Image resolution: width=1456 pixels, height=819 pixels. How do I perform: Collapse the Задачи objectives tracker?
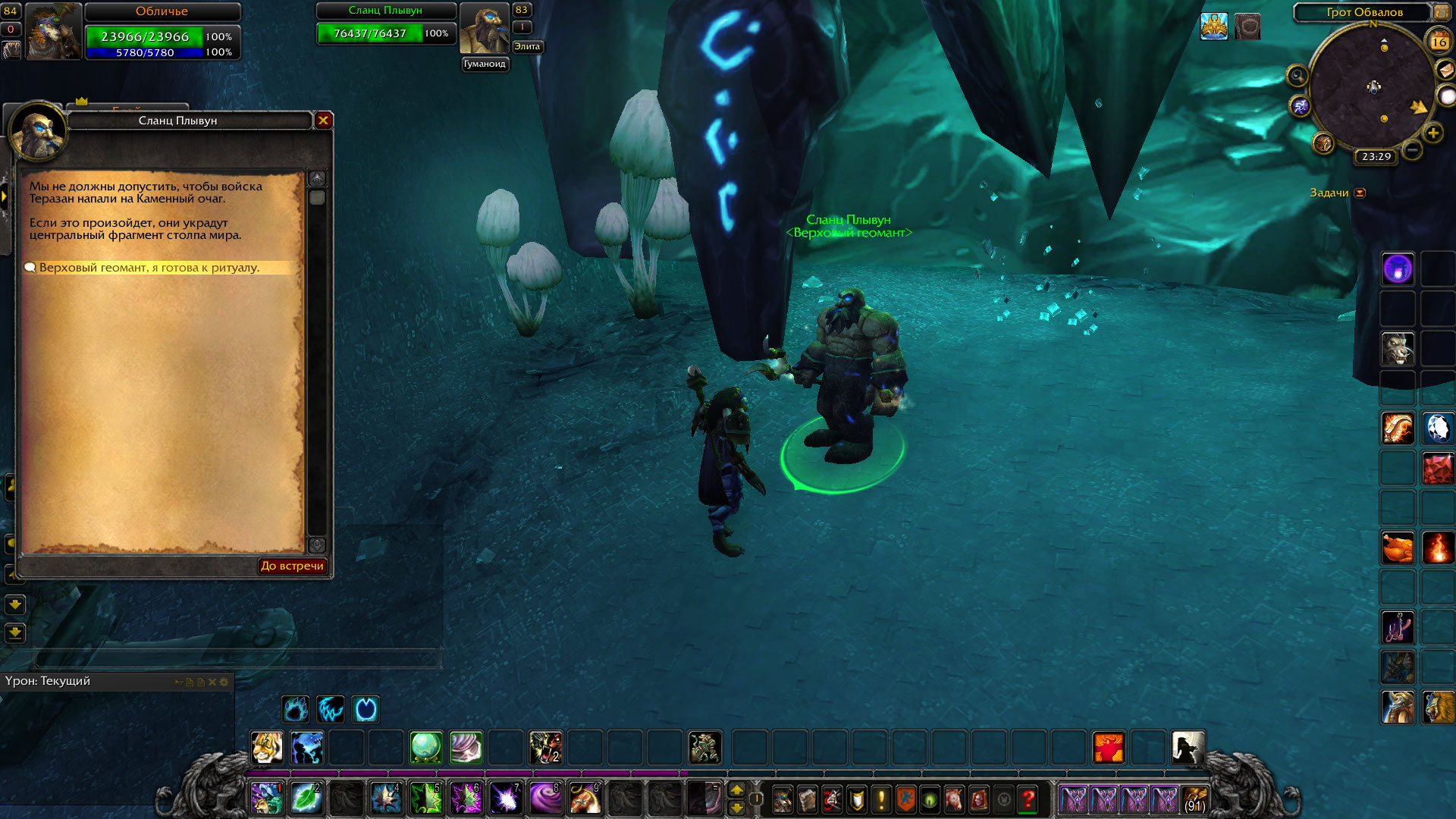[1360, 193]
